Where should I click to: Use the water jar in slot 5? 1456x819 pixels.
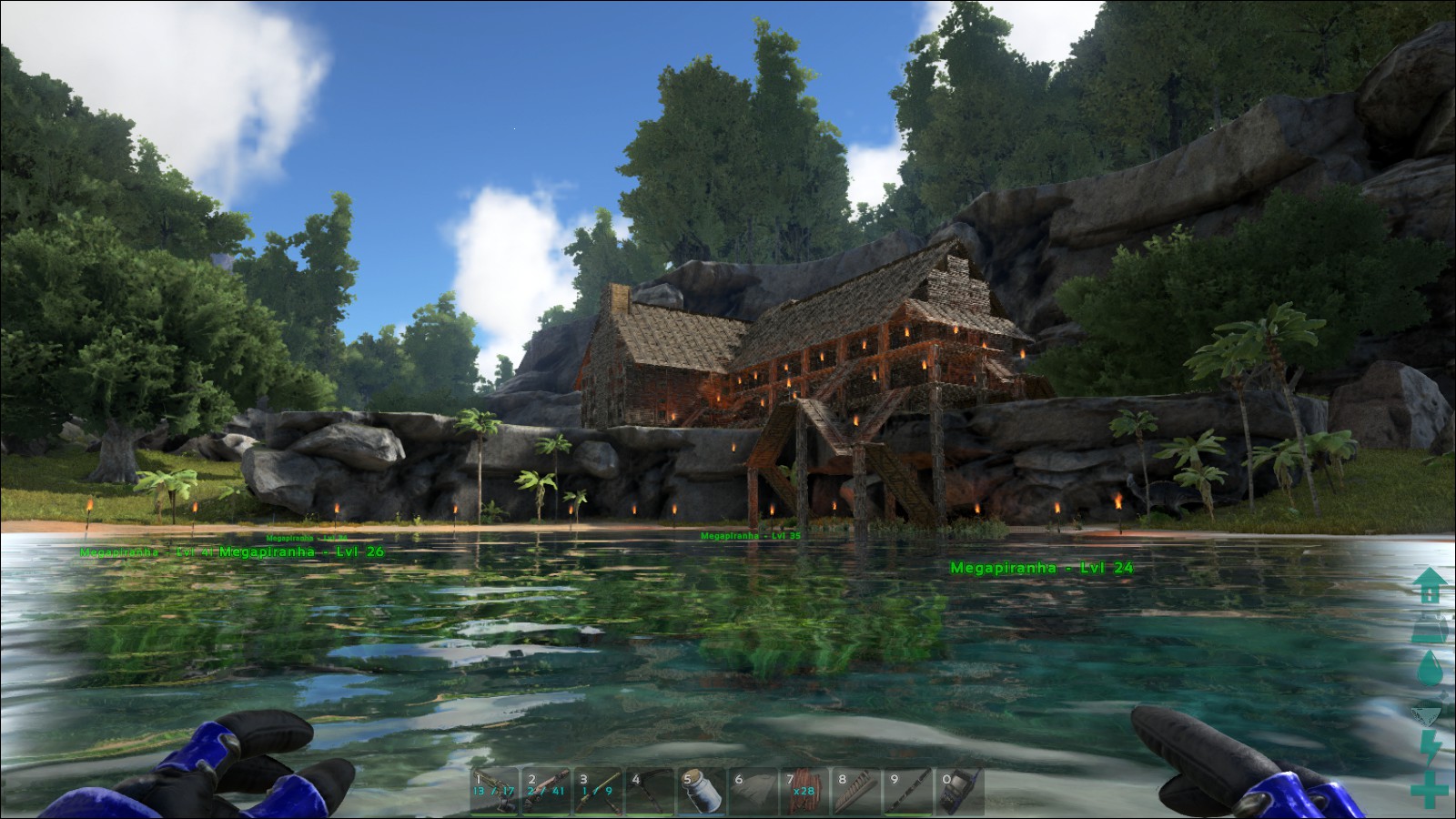pyautogui.click(x=702, y=792)
